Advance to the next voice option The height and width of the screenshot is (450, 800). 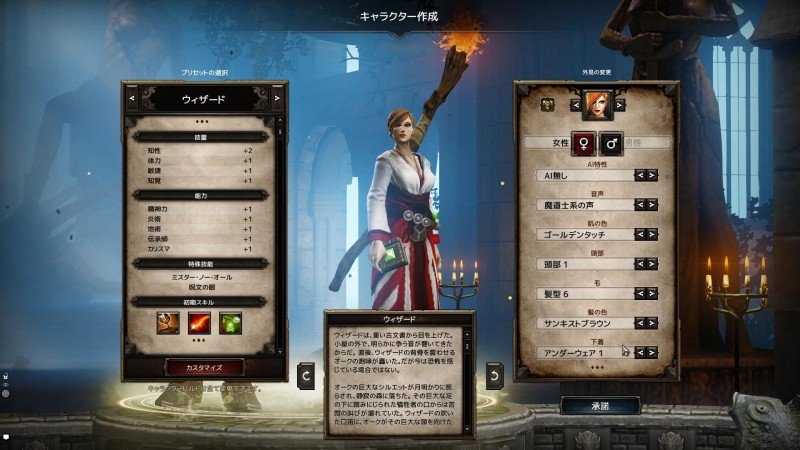click(652, 205)
